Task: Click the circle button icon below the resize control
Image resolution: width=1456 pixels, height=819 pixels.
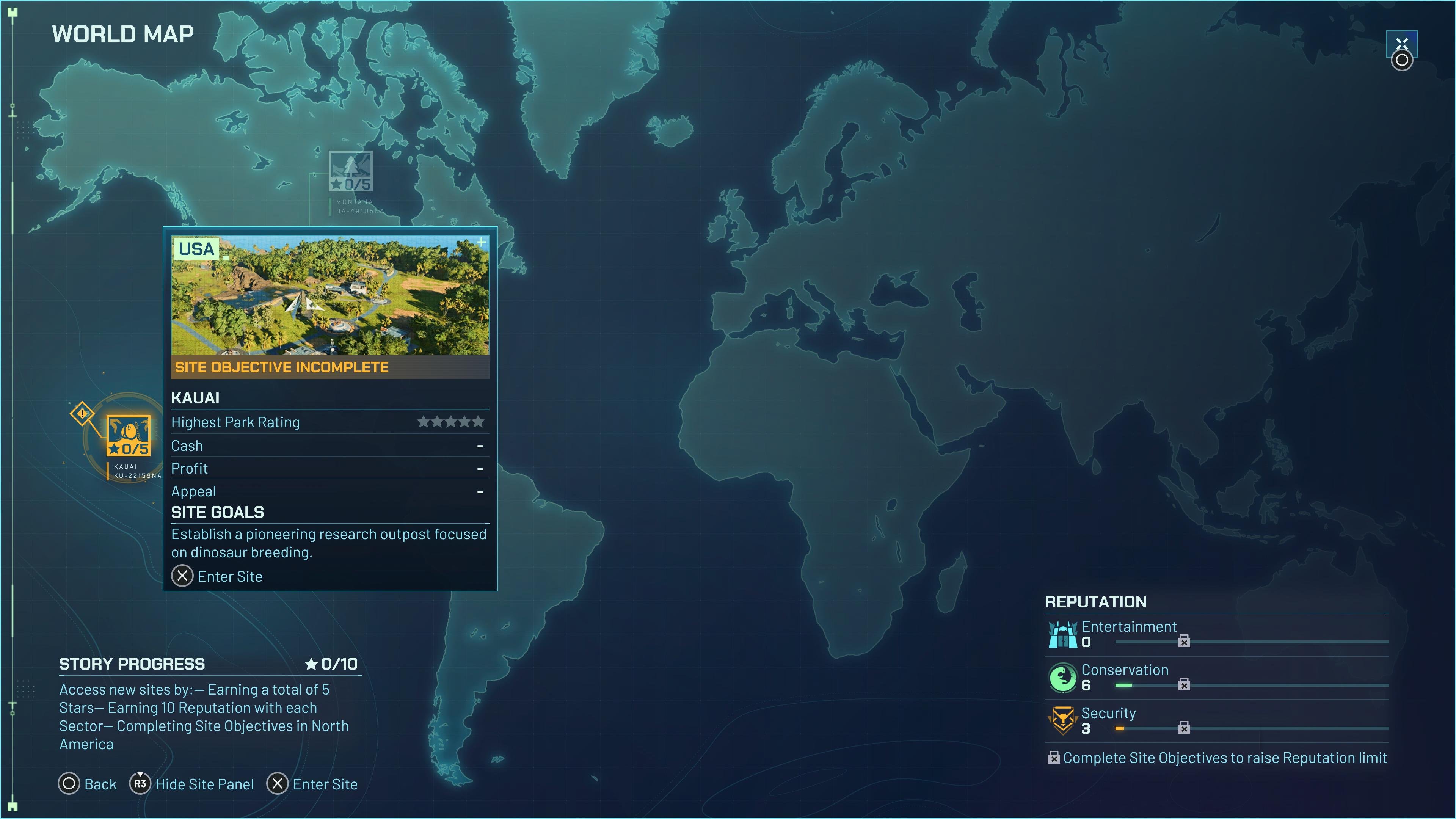Action: click(x=1402, y=61)
